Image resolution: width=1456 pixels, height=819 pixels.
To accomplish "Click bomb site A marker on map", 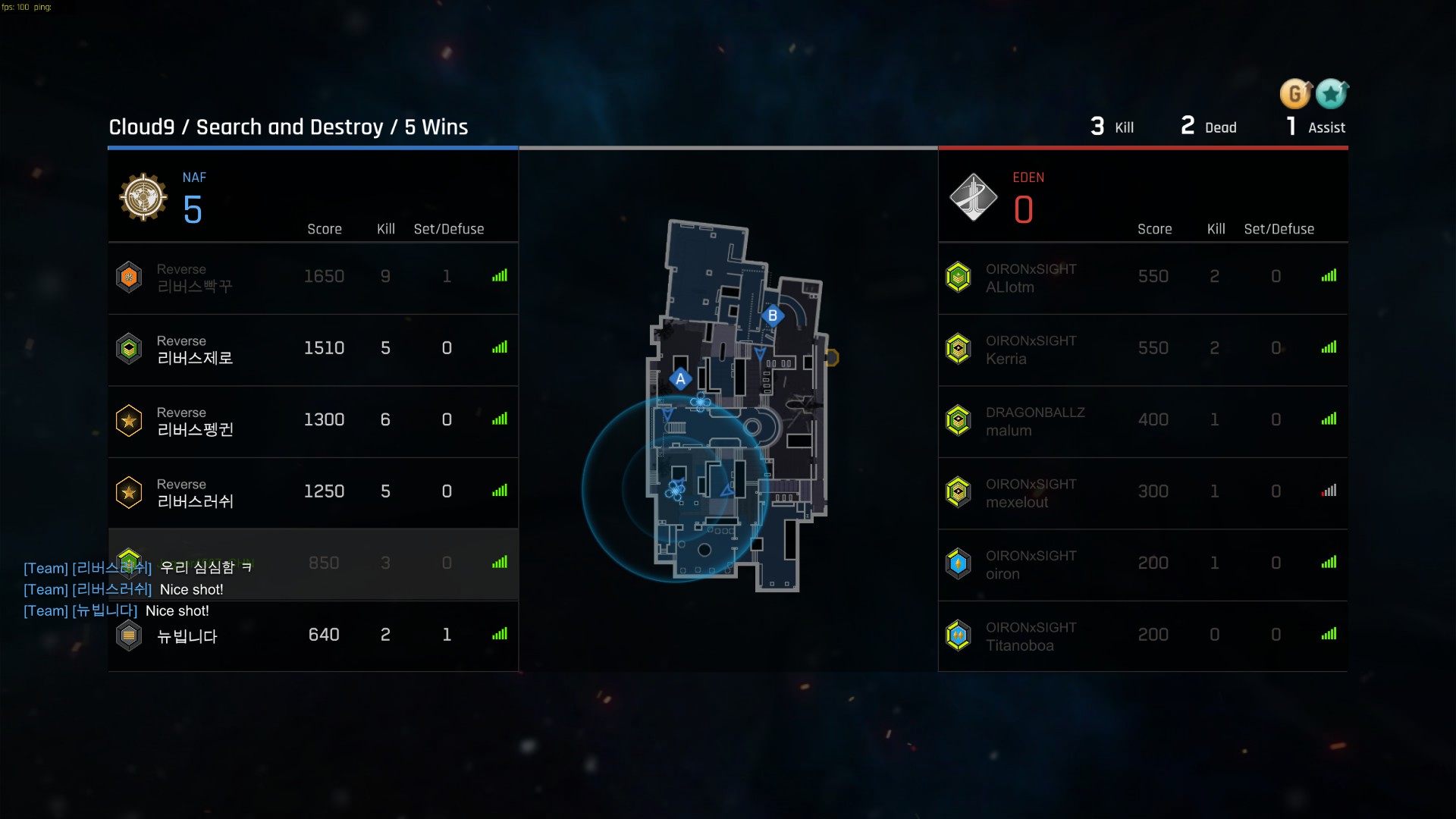I will click(680, 379).
